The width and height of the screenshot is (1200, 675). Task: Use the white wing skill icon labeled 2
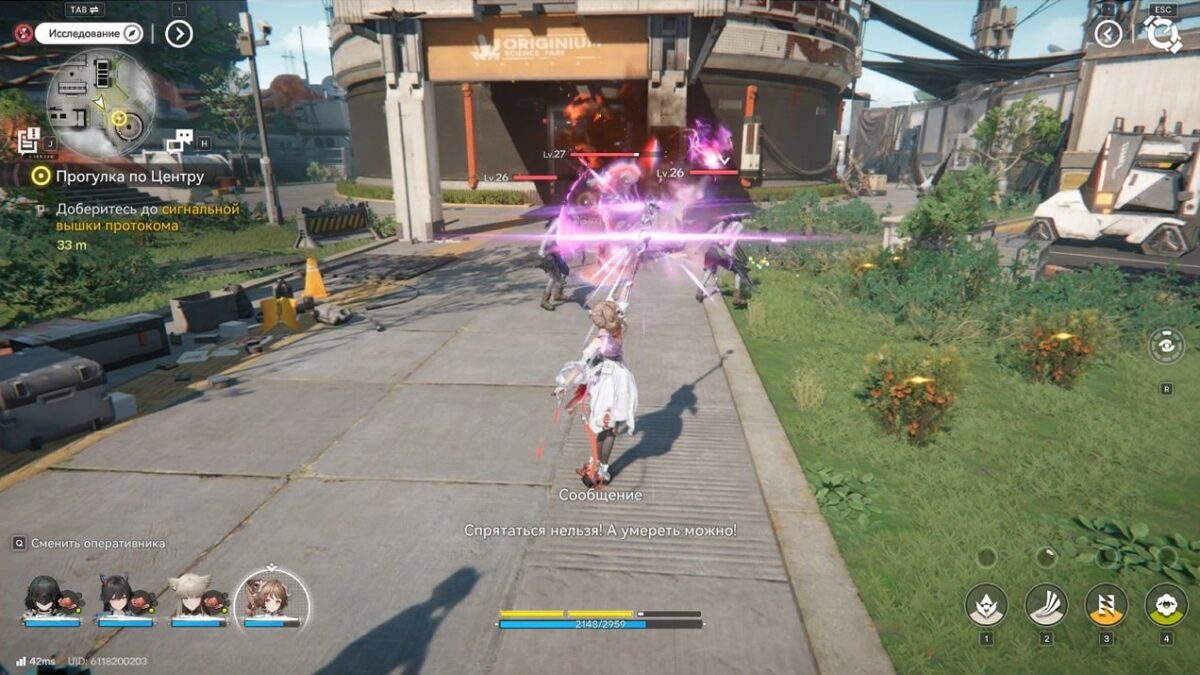point(1046,604)
